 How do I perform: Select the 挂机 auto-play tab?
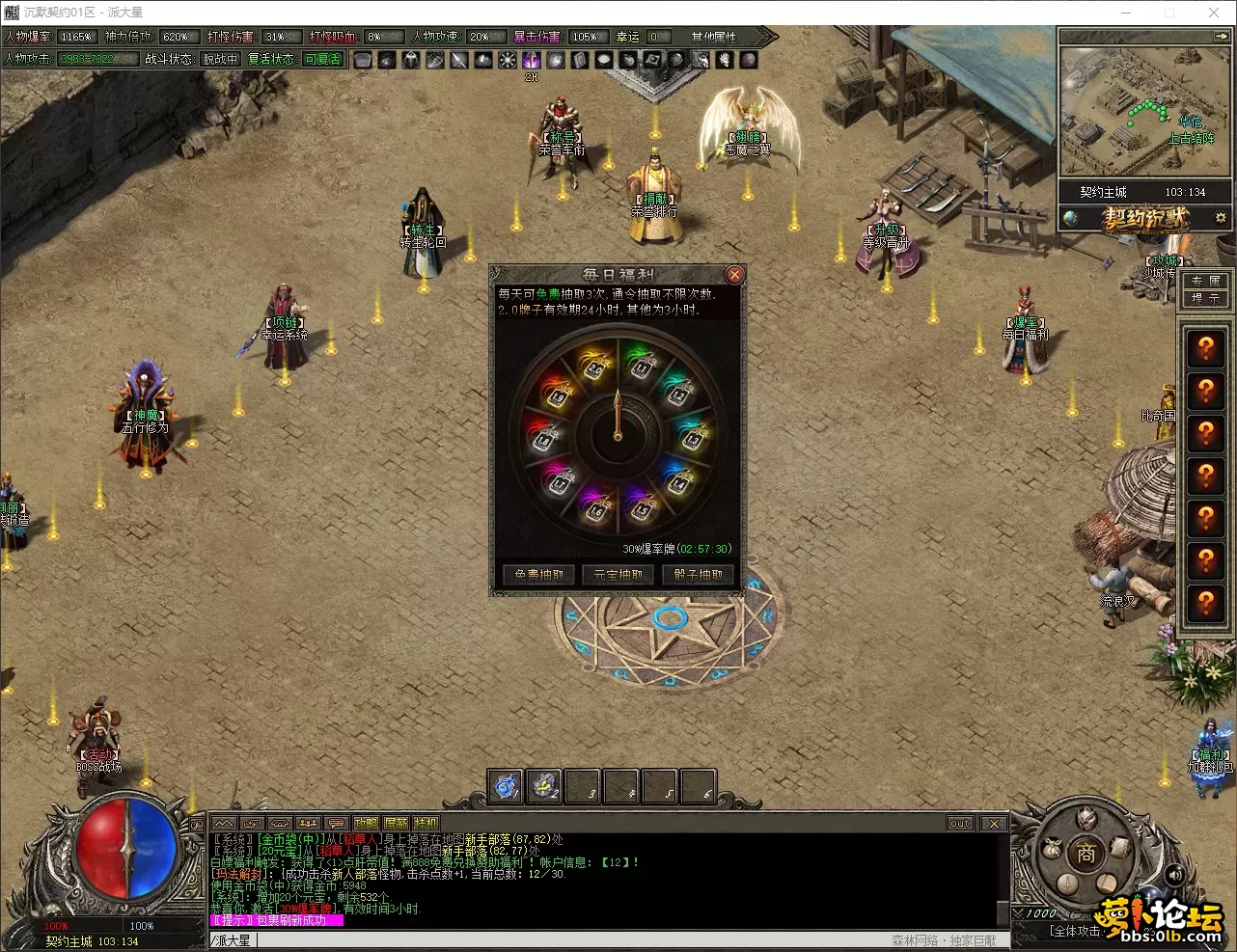click(x=426, y=823)
